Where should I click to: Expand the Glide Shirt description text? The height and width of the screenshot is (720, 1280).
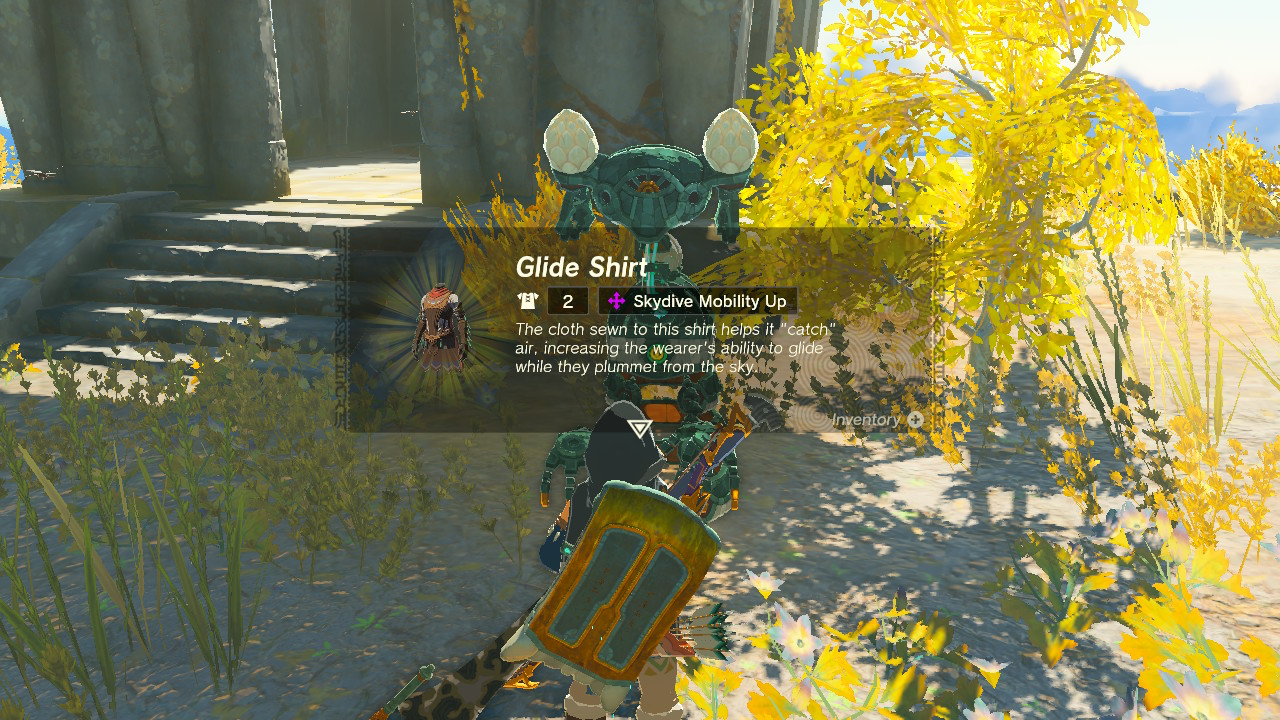click(672, 348)
